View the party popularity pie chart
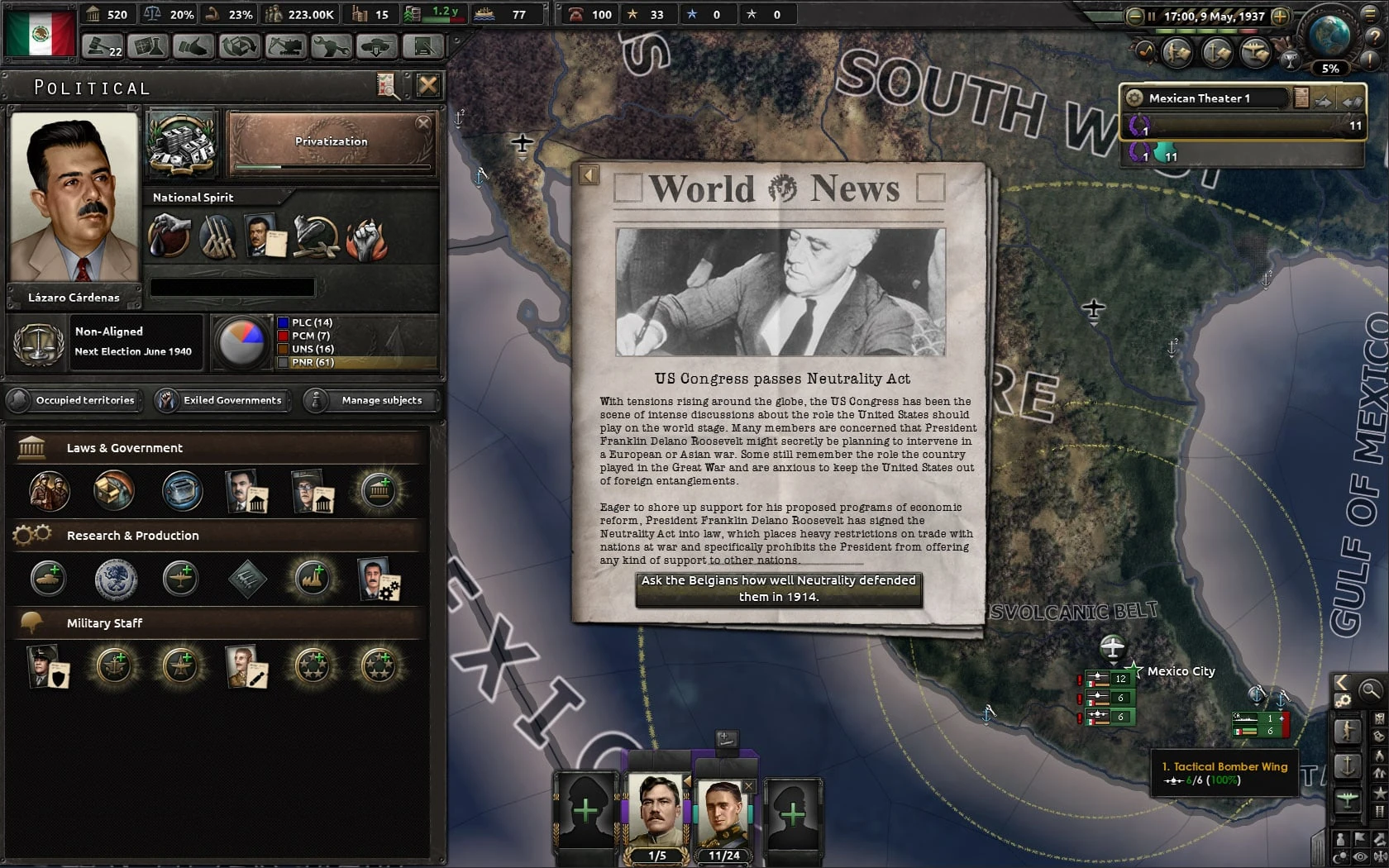This screenshot has width=1389, height=868. 241,341
